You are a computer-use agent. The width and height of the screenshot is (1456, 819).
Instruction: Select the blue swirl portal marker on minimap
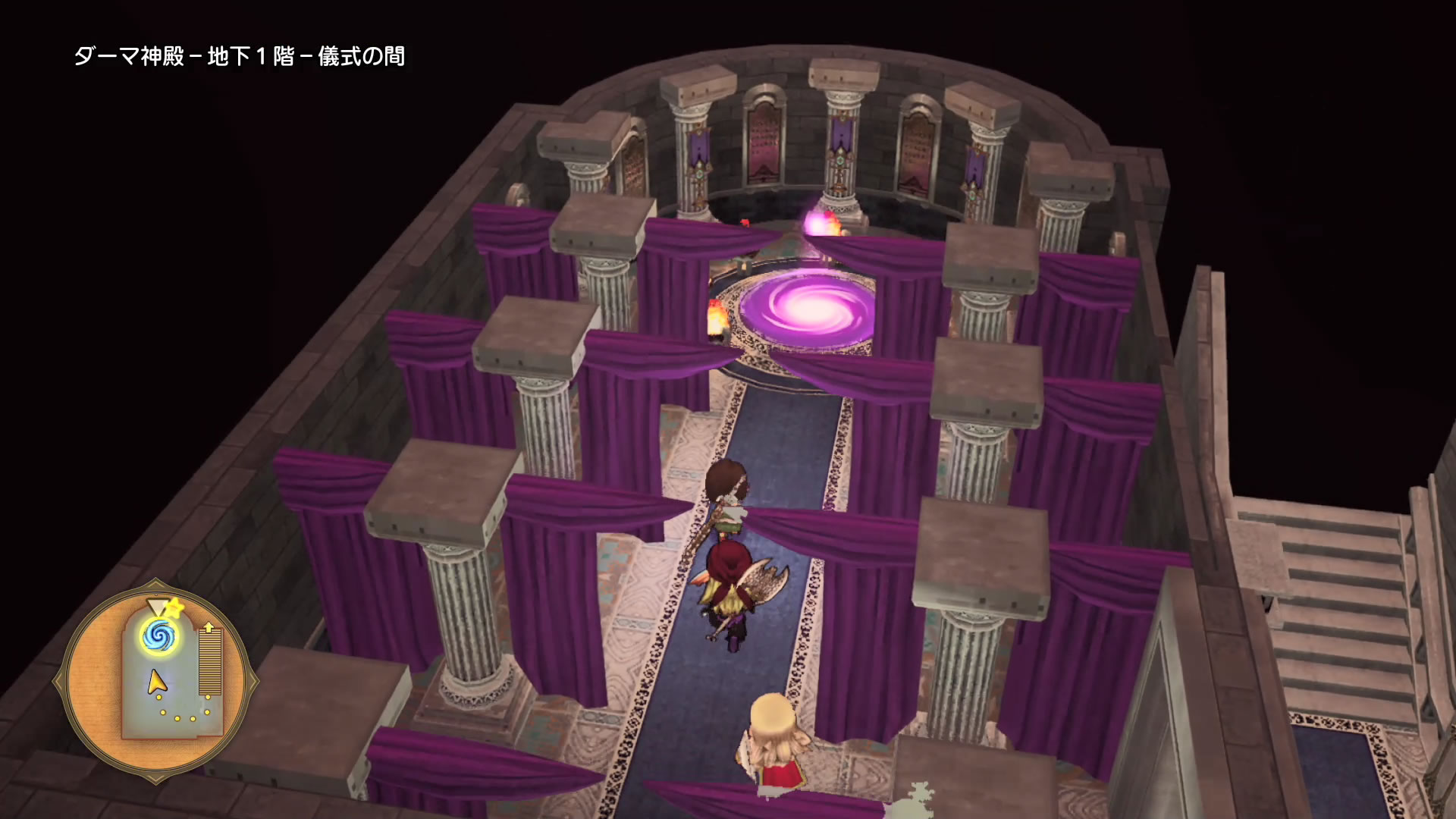tap(159, 633)
